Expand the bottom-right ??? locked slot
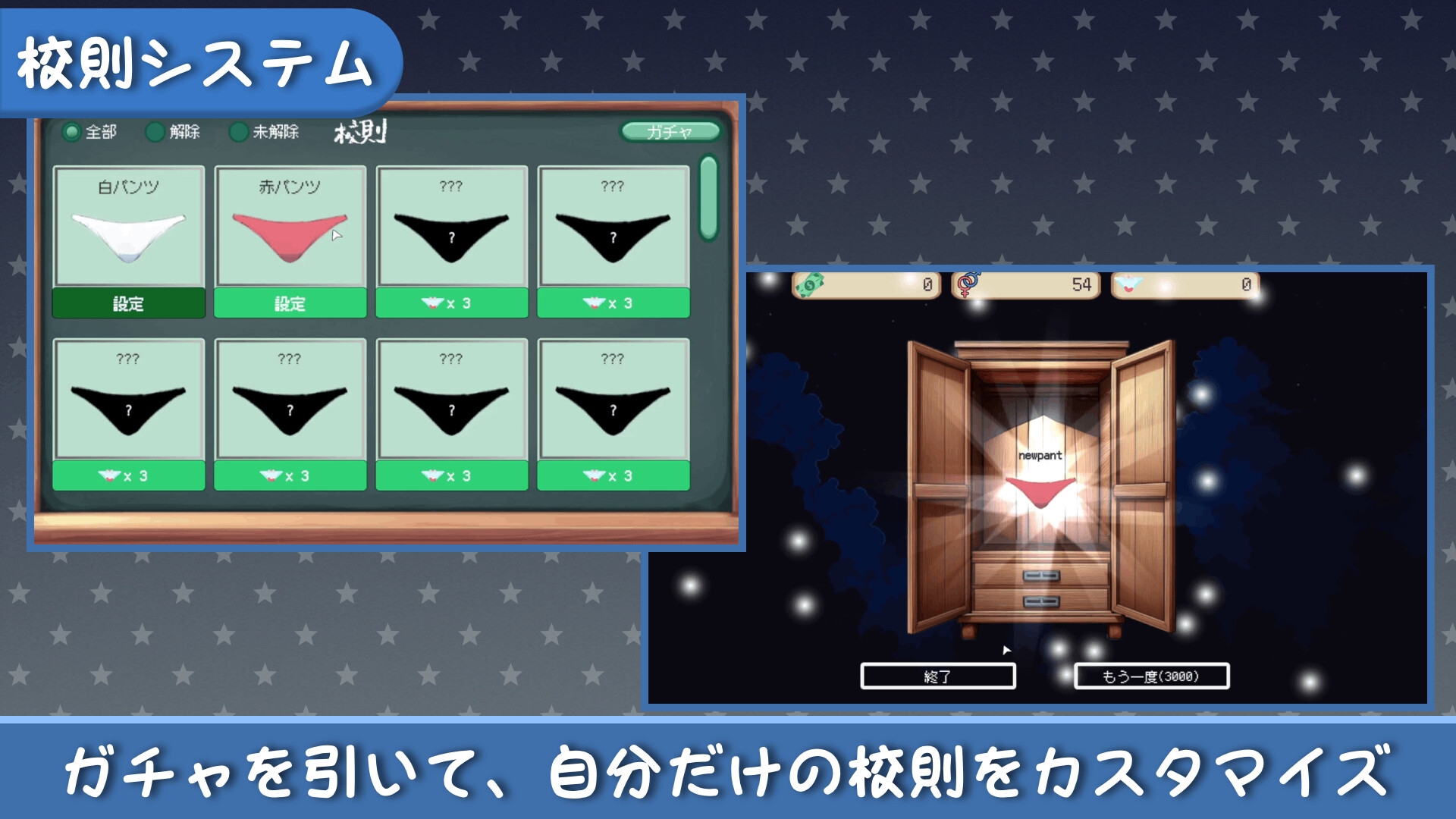1456x819 pixels. (614, 400)
